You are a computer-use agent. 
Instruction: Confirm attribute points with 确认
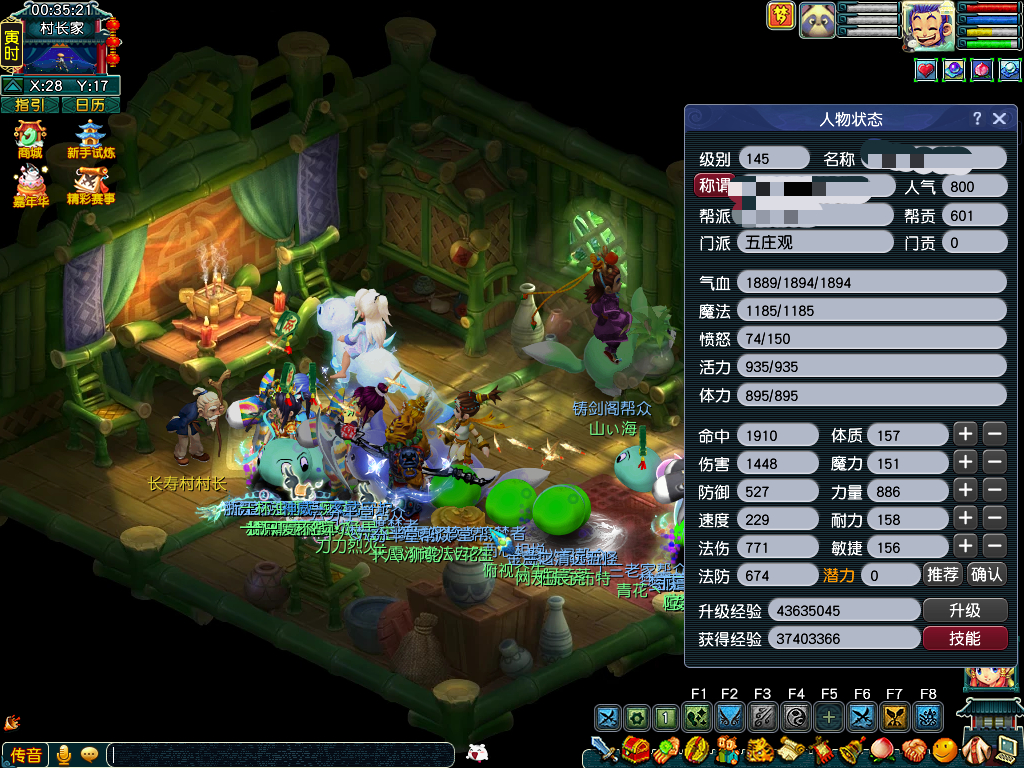pos(986,574)
